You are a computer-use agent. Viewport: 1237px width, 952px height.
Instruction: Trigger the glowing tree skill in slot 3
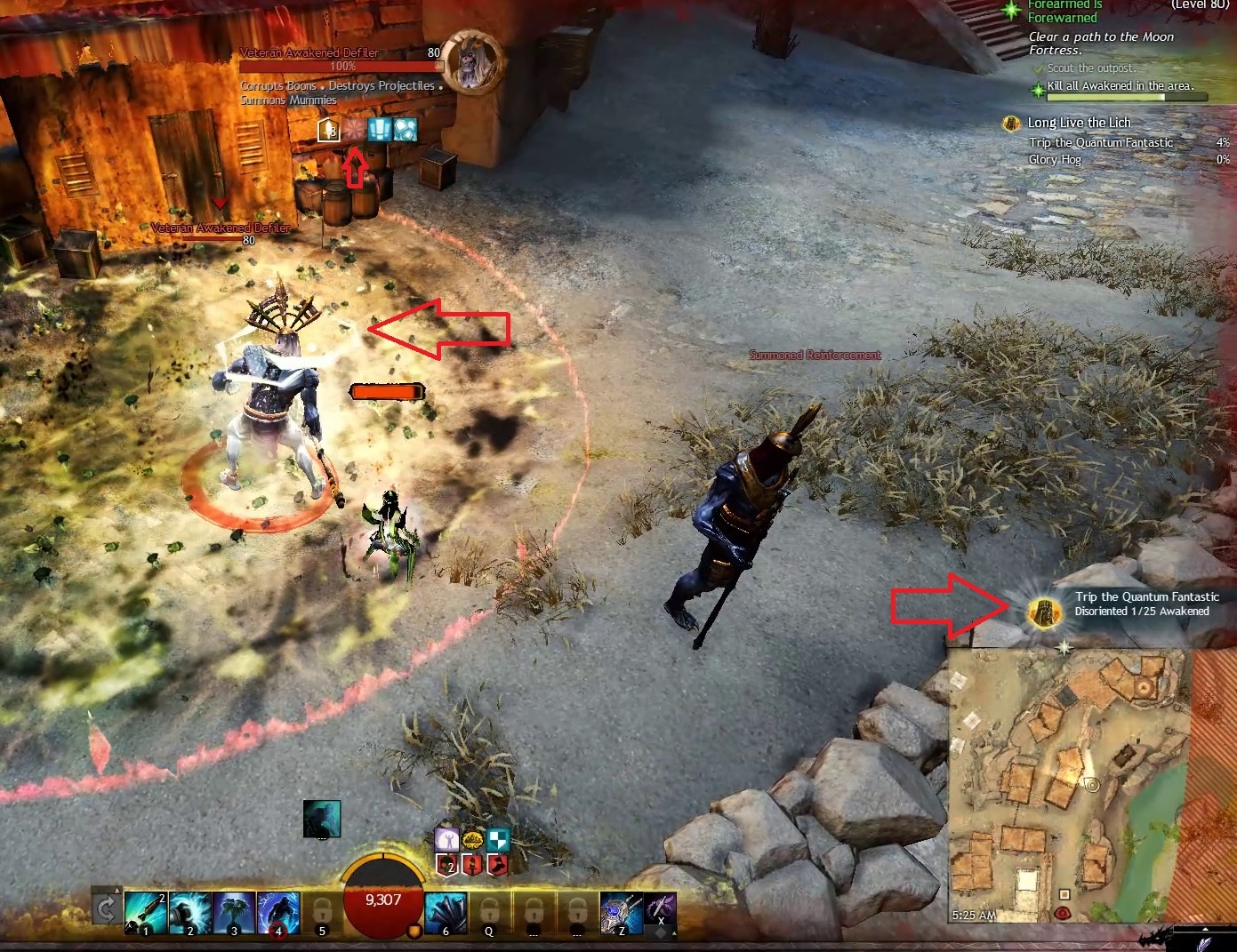pos(234,913)
